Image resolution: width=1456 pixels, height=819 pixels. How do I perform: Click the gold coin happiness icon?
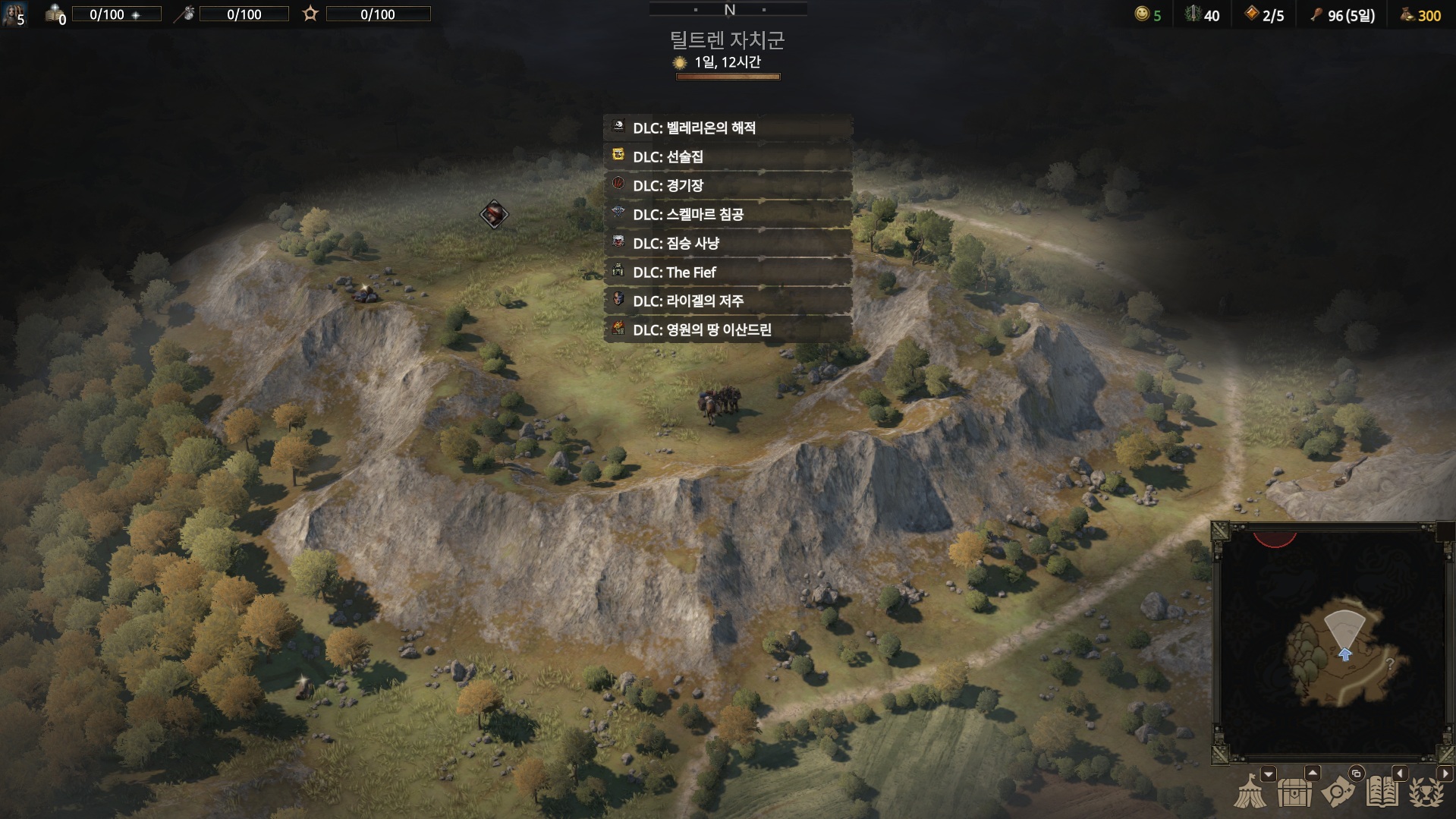[1142, 14]
